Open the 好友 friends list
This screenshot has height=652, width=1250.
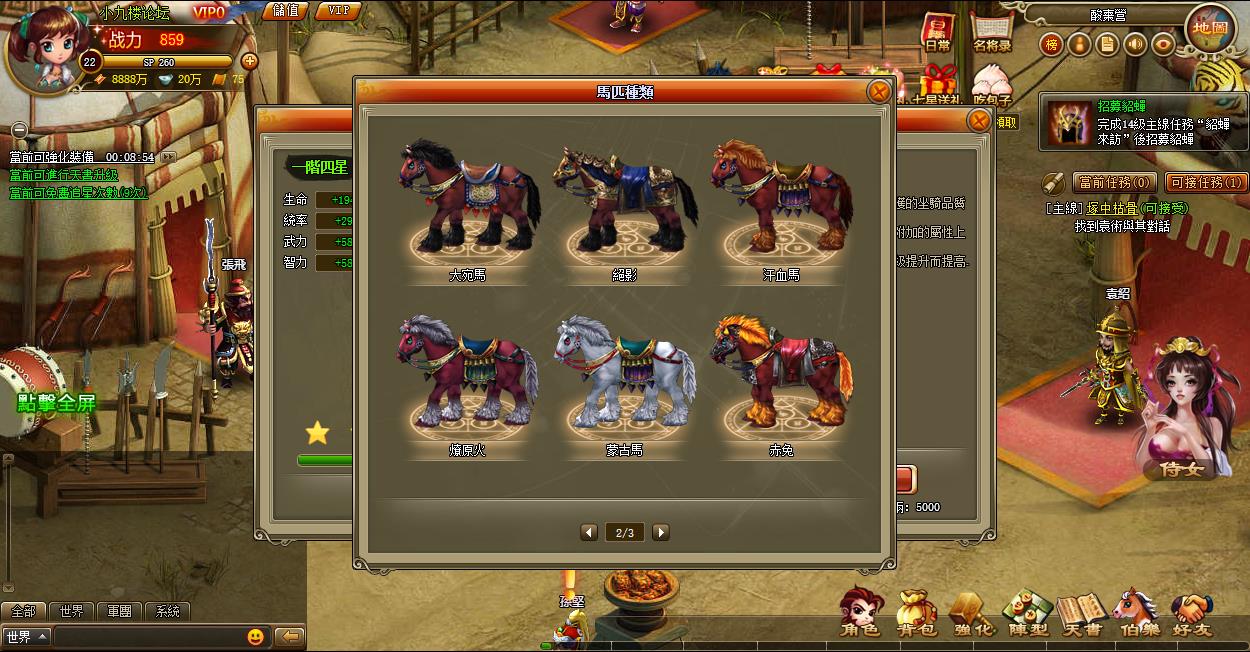click(1192, 612)
